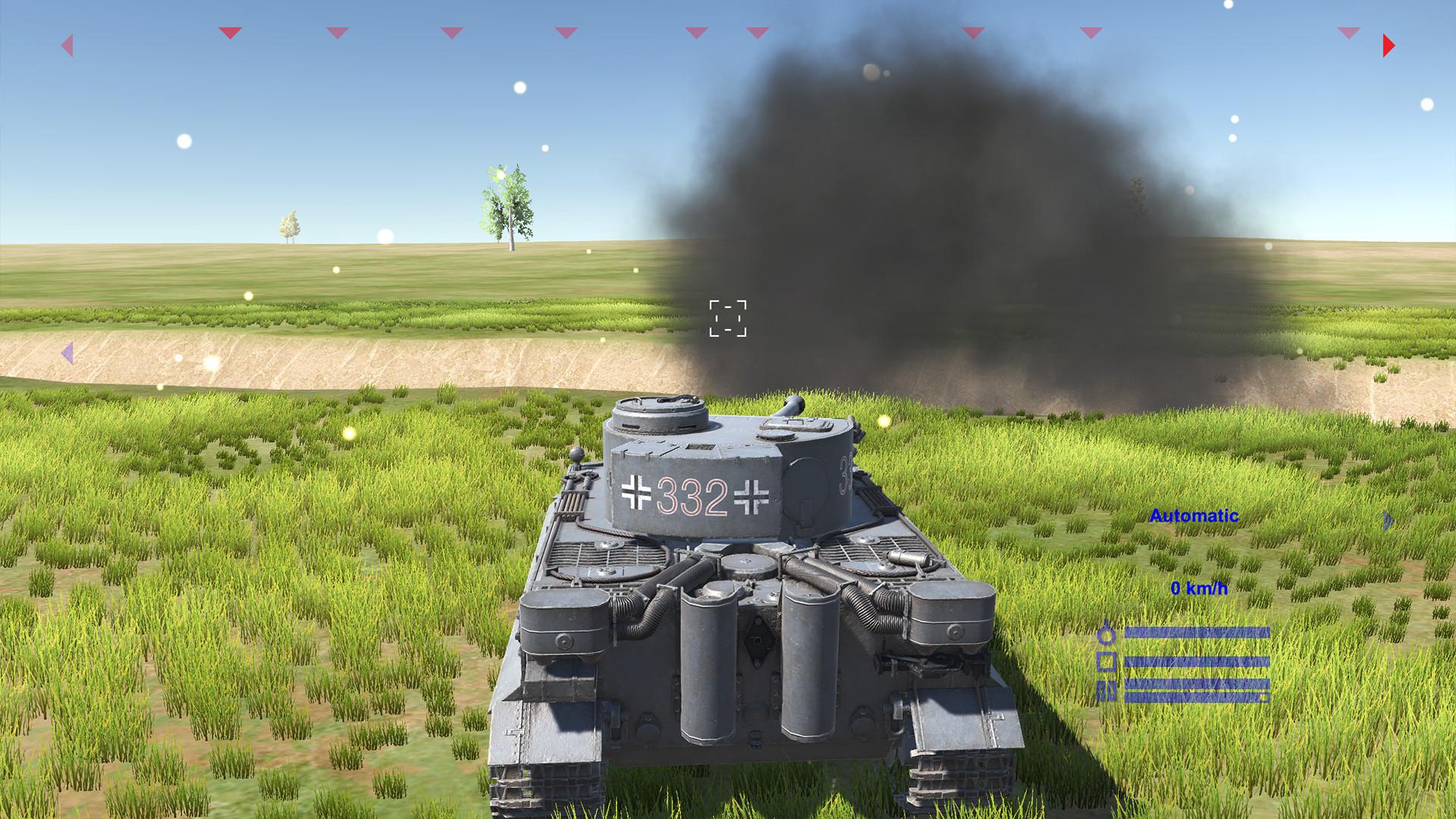Screen dimensions: 1456x819
Task: Click the third blue status bar
Action: point(1198,685)
